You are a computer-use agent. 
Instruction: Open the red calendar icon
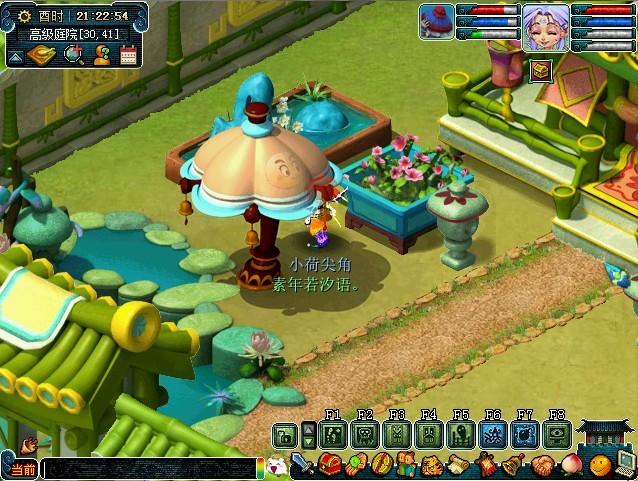128,55
